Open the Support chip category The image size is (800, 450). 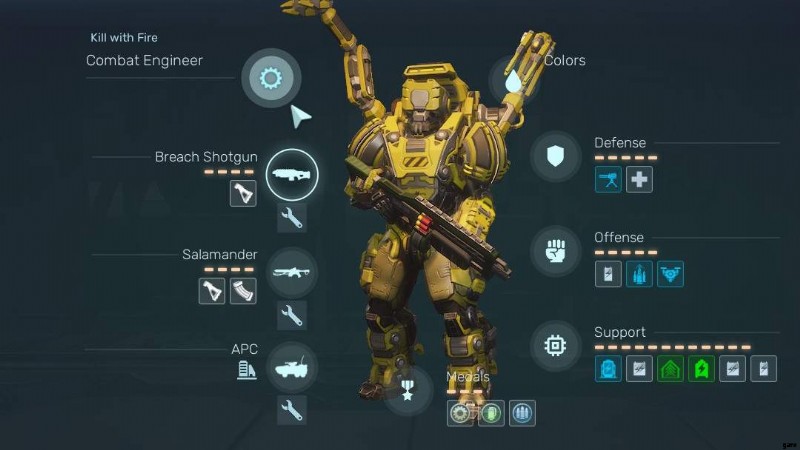(555, 346)
